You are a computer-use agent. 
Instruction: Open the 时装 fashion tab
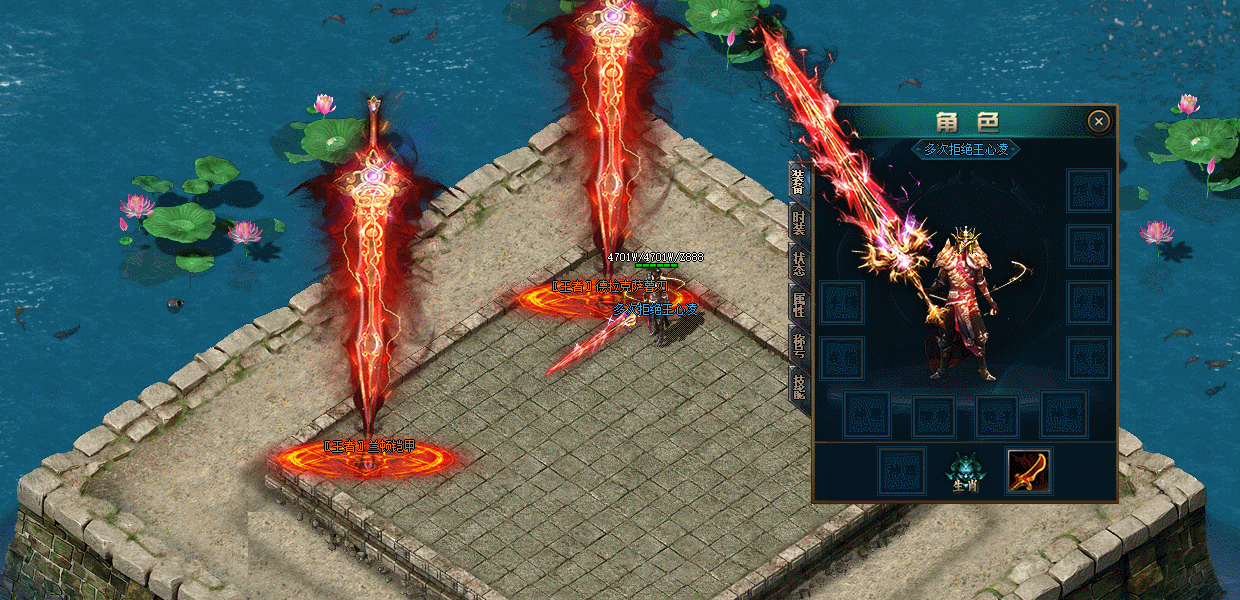(799, 224)
